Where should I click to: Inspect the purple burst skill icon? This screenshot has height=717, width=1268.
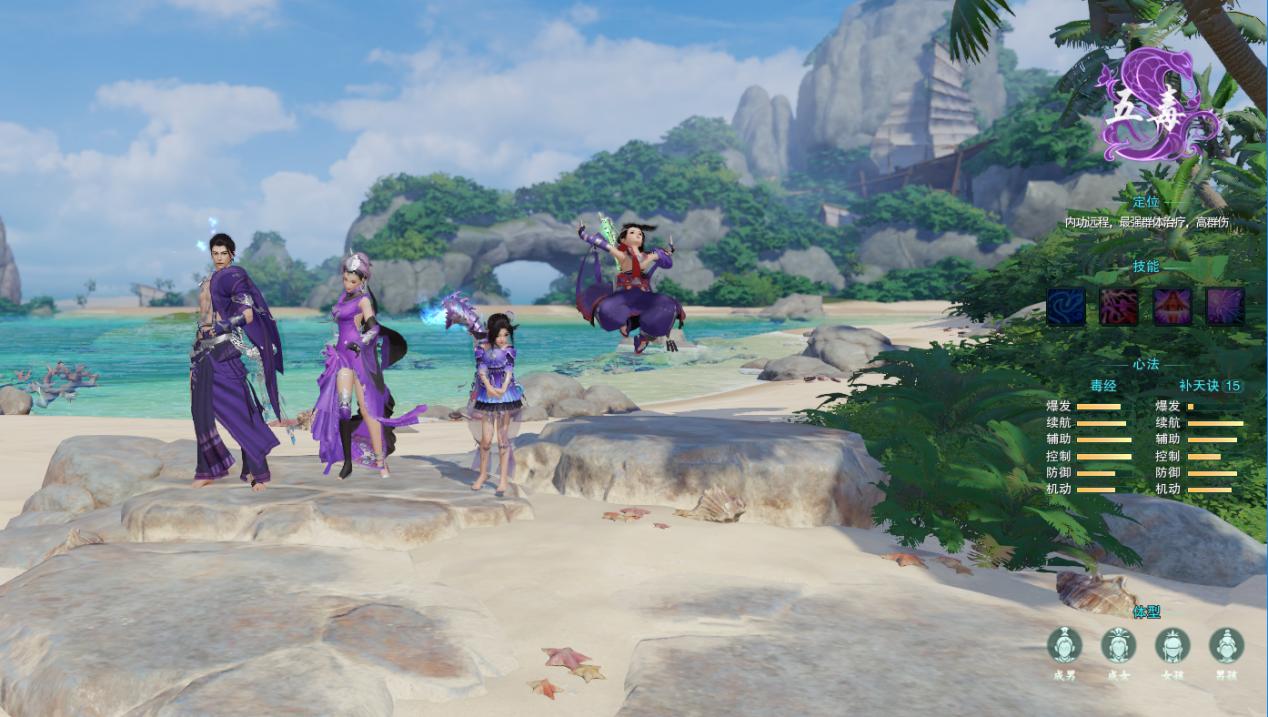click(x=1225, y=307)
